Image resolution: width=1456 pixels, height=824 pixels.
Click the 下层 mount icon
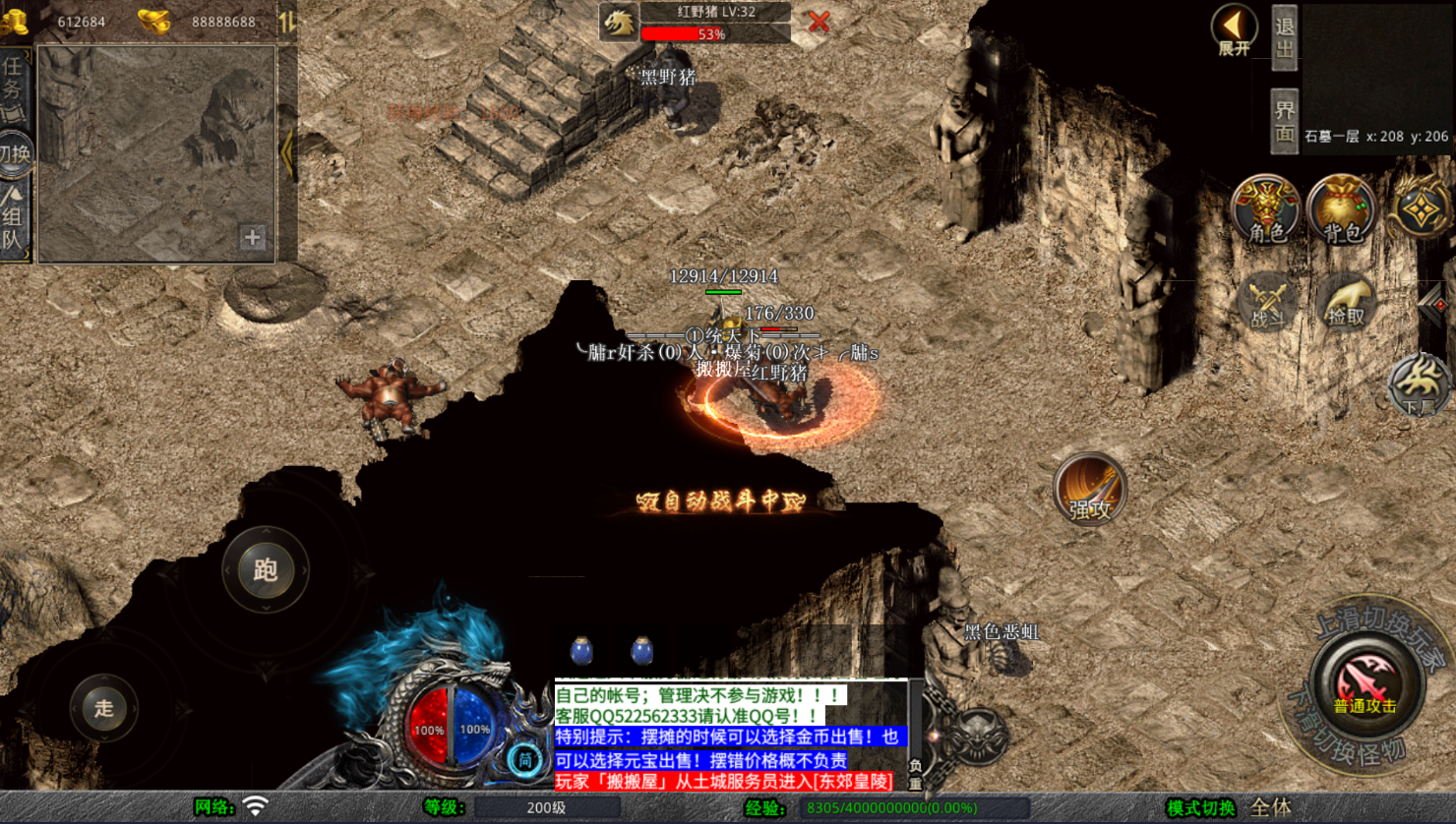point(1419,385)
